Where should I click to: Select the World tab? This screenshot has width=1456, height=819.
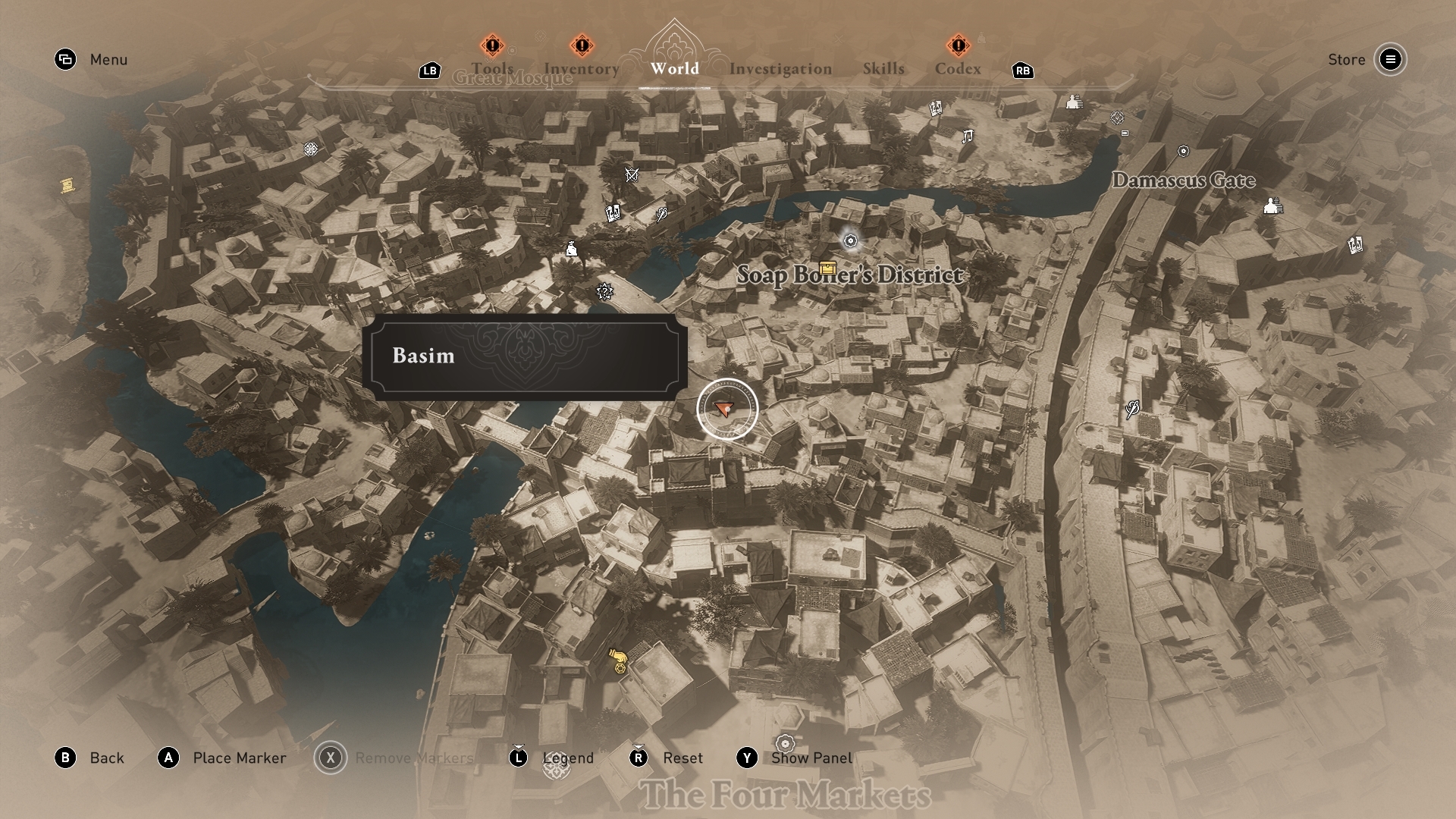[674, 68]
